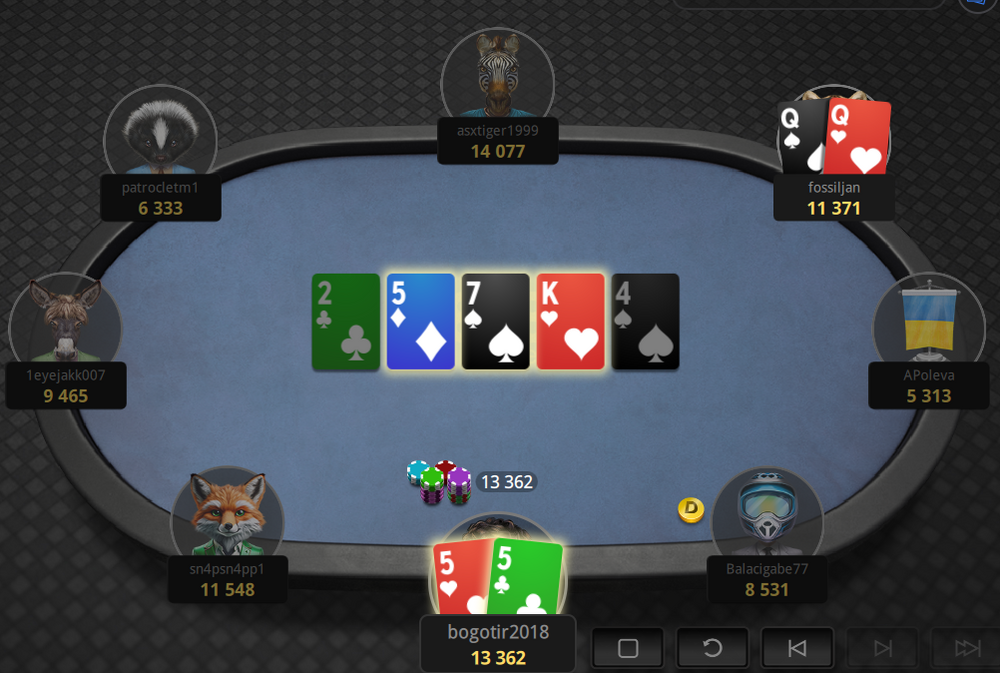Image resolution: width=1000 pixels, height=673 pixels.
Task: Select APoleva's name plate
Action: 929,385
